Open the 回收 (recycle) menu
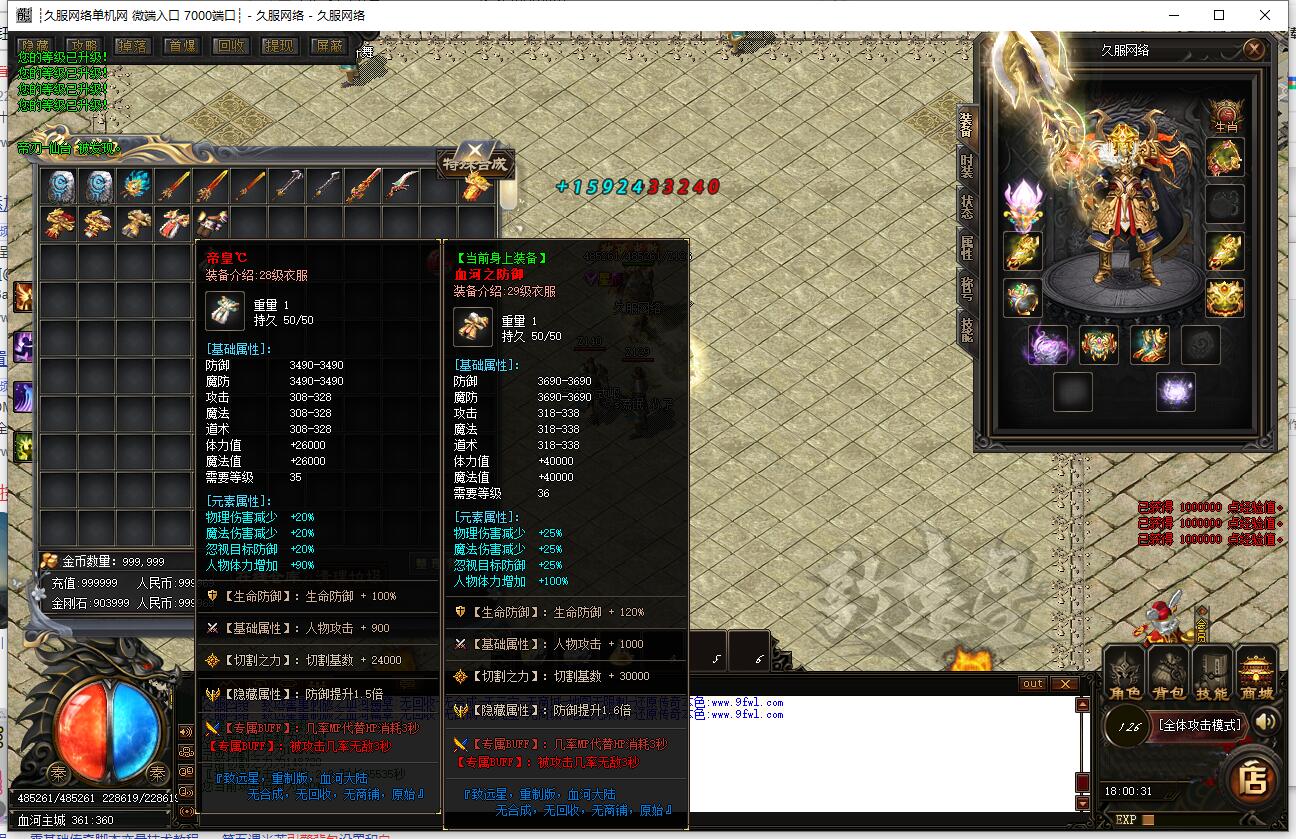This screenshot has width=1296, height=839. click(231, 46)
